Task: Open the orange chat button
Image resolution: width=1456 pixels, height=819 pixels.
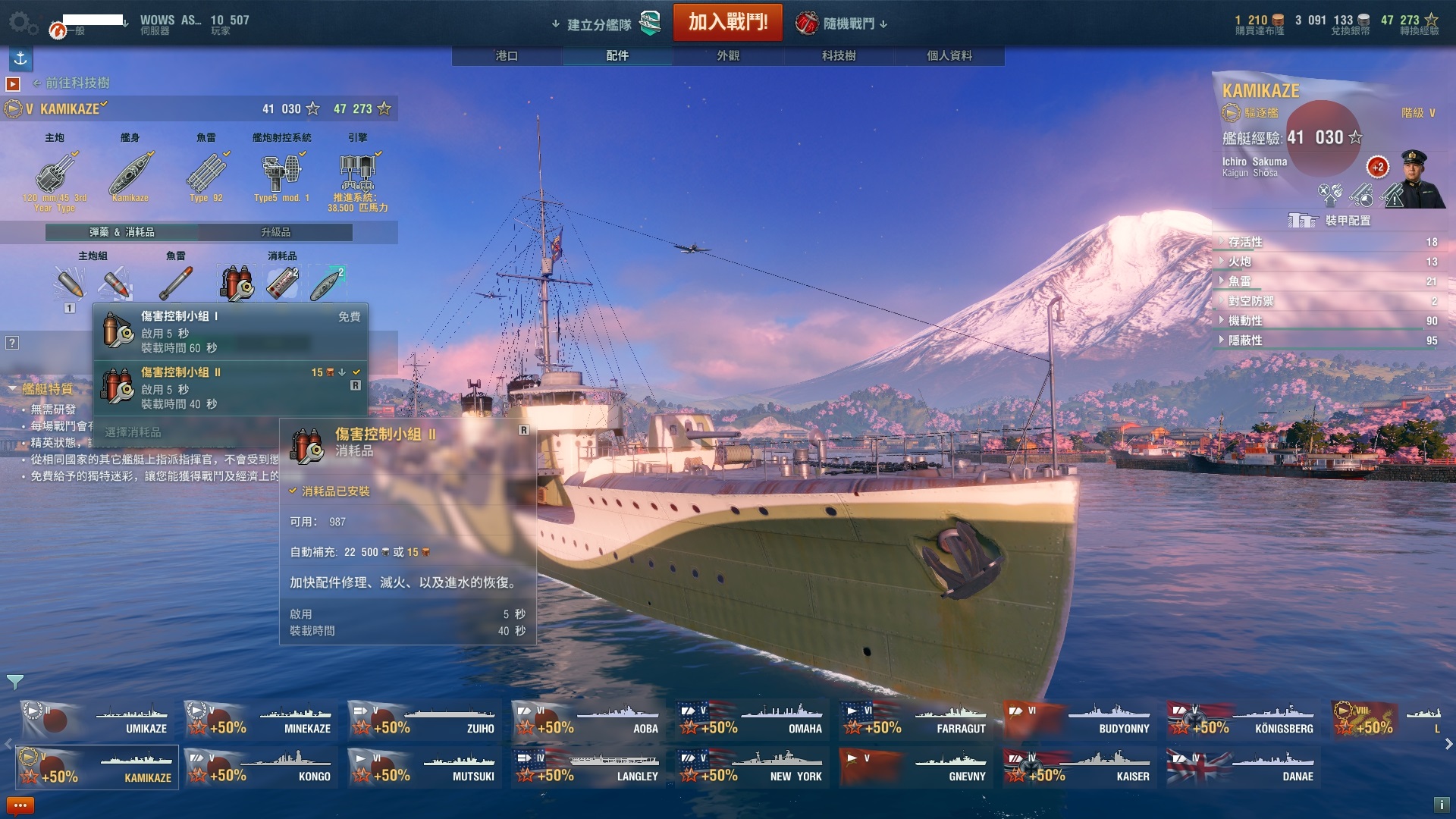Action: tap(20, 805)
